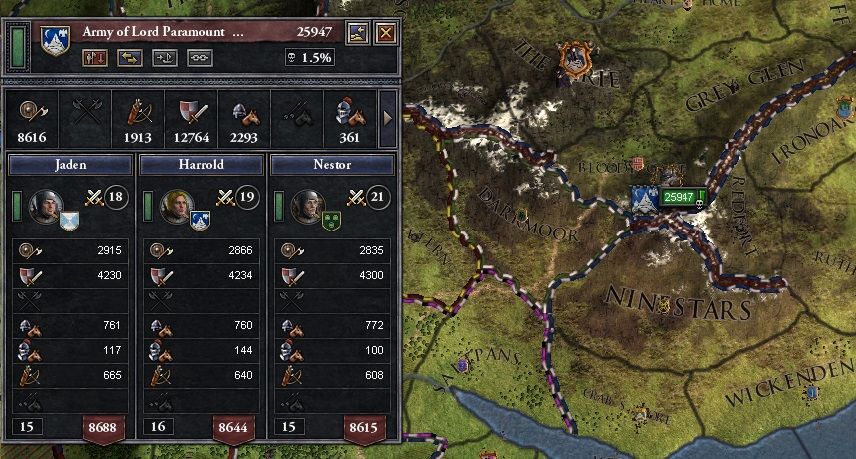Open commander Nestor's portrait
Image resolution: width=856 pixels, height=459 pixels.
click(x=307, y=206)
